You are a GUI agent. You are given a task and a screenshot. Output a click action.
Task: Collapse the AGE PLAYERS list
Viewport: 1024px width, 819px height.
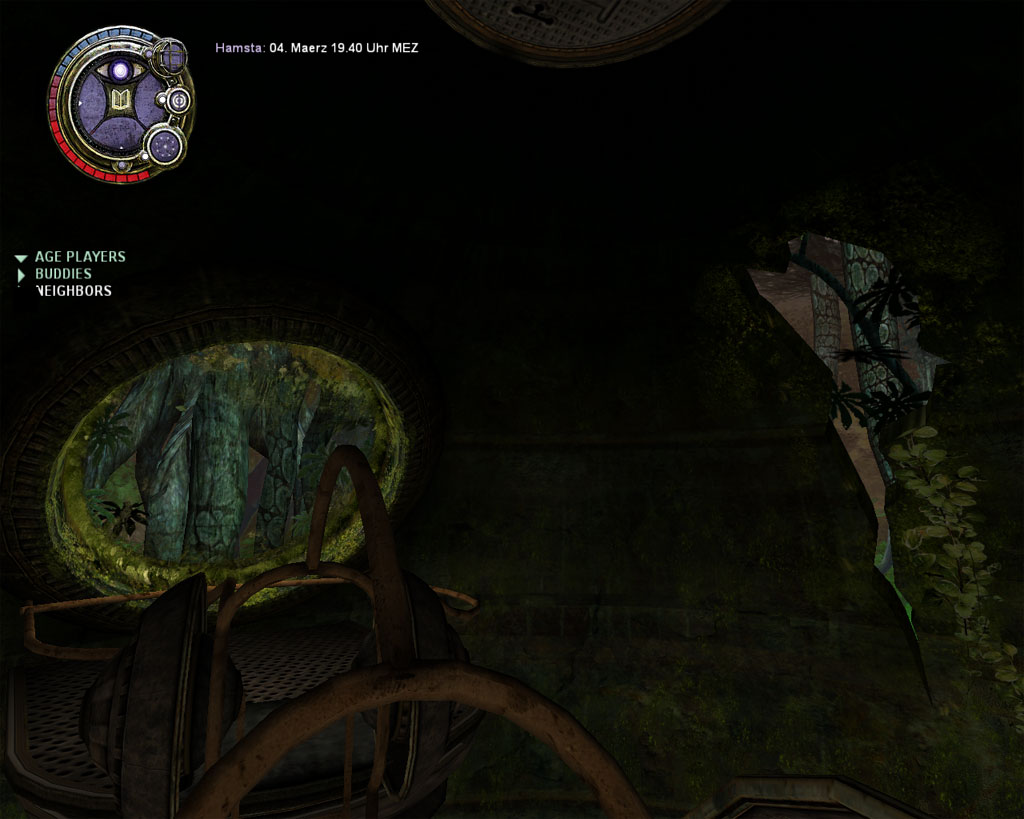click(21, 258)
